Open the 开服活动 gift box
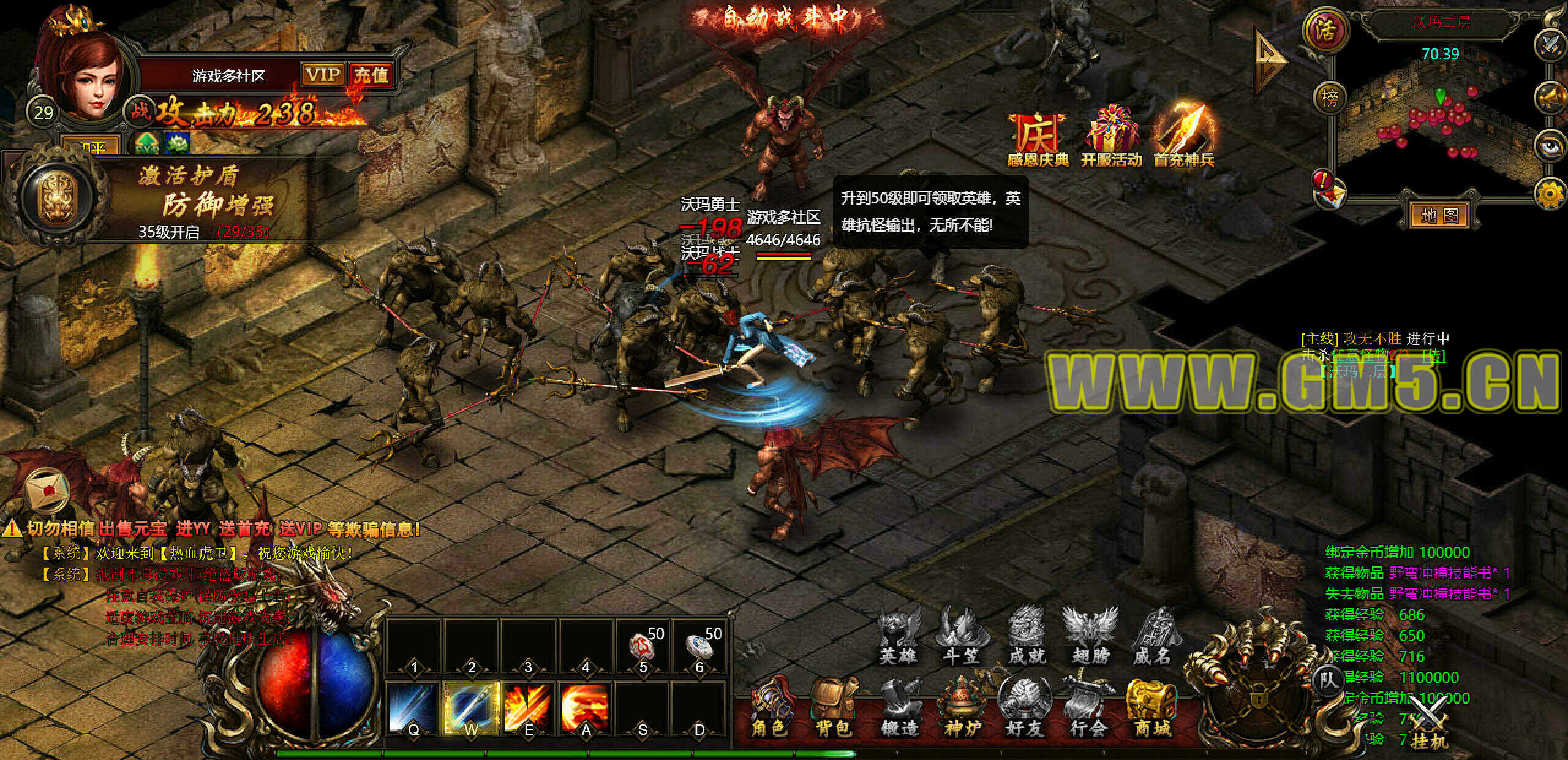 click(x=1111, y=139)
